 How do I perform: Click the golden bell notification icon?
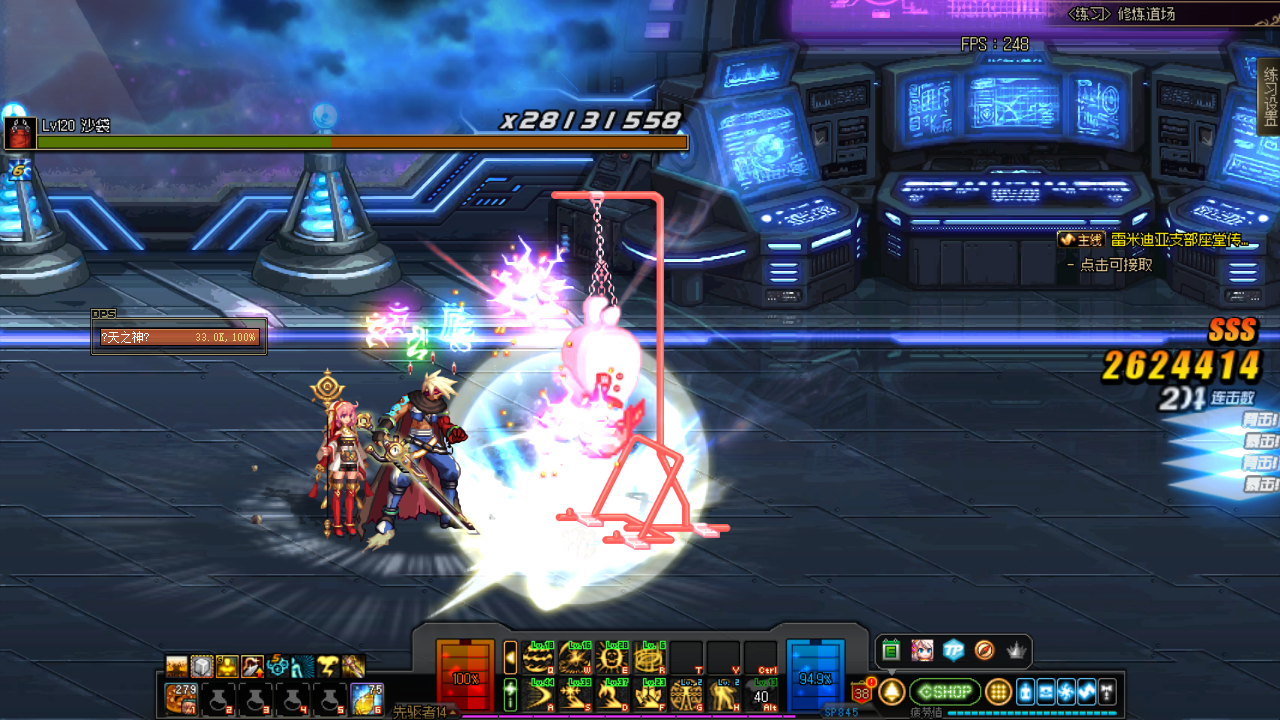coord(891,692)
